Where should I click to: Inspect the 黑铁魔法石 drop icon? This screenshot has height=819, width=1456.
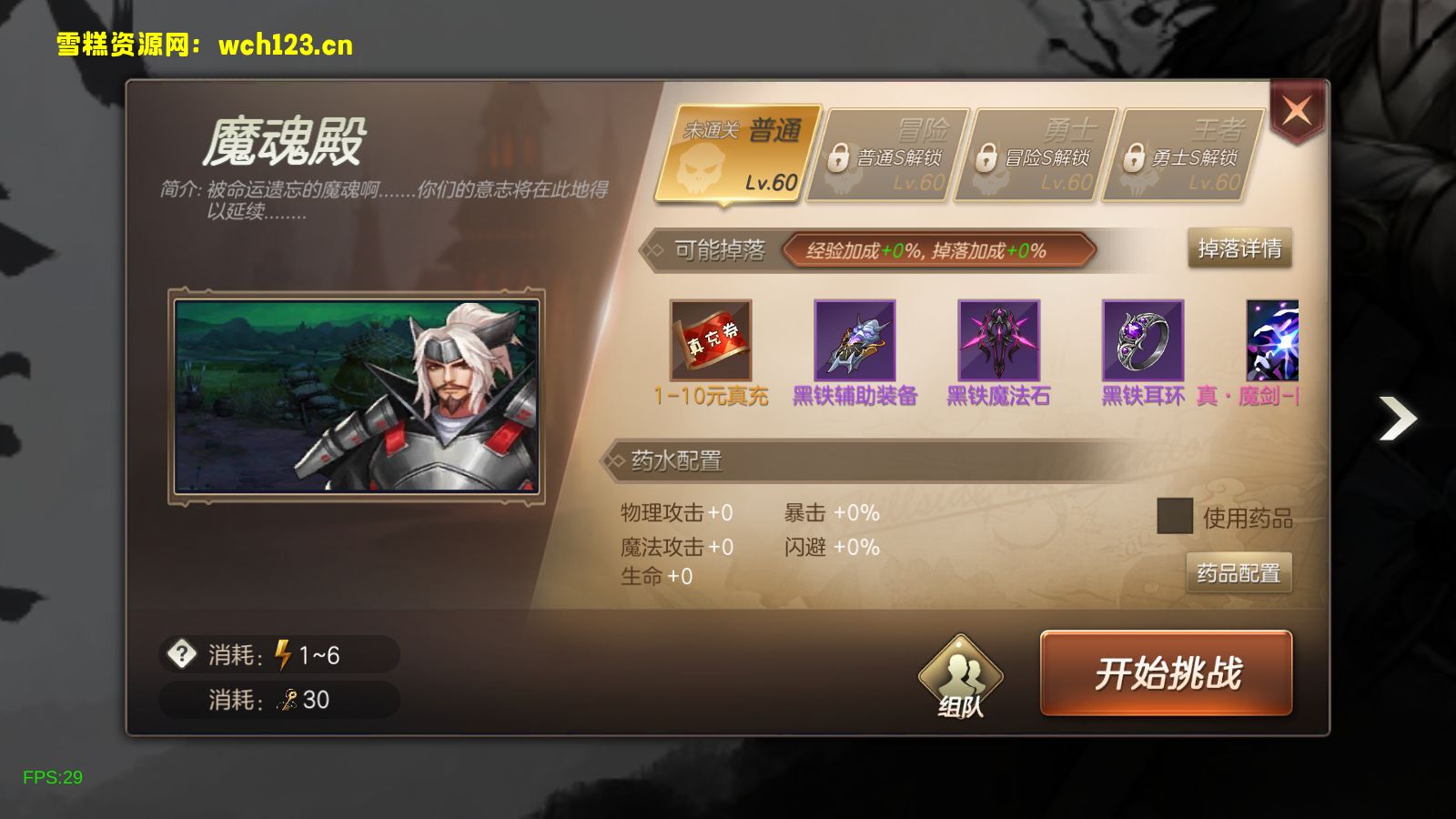tap(998, 340)
